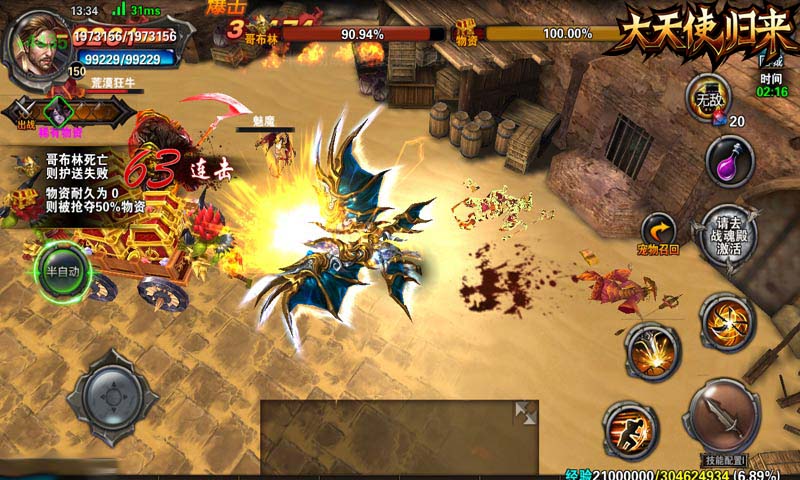Use the purple potion
The height and width of the screenshot is (480, 800).
point(728,160)
